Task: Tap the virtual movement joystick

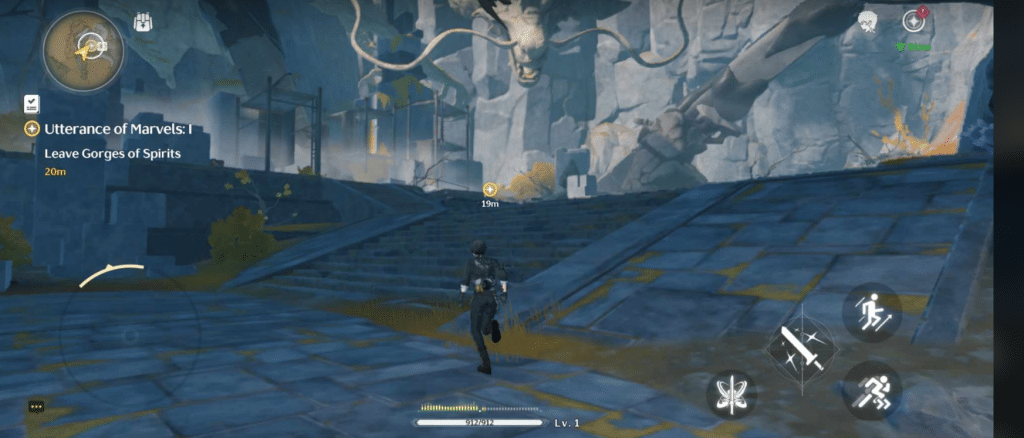Action: (x=130, y=336)
